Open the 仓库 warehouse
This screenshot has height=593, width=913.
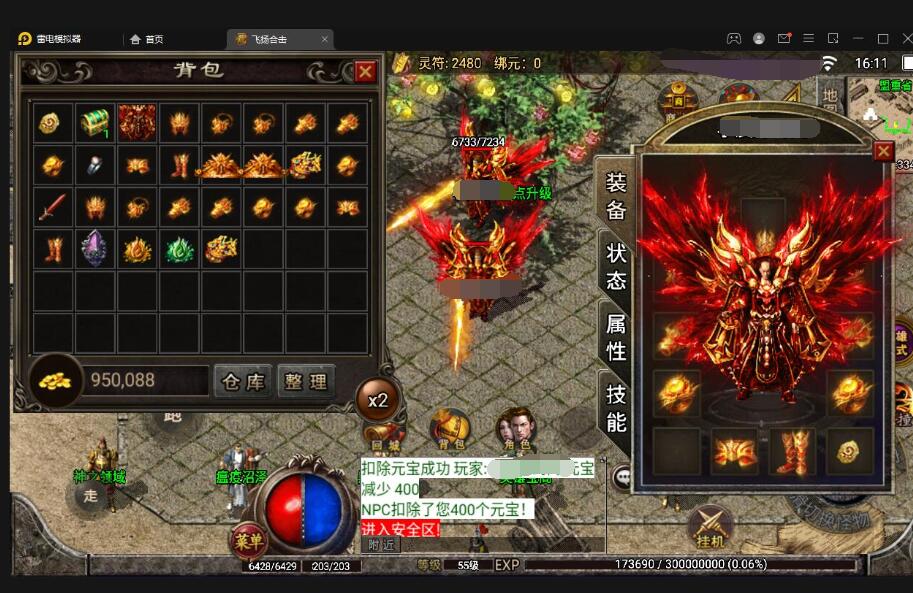(x=242, y=381)
